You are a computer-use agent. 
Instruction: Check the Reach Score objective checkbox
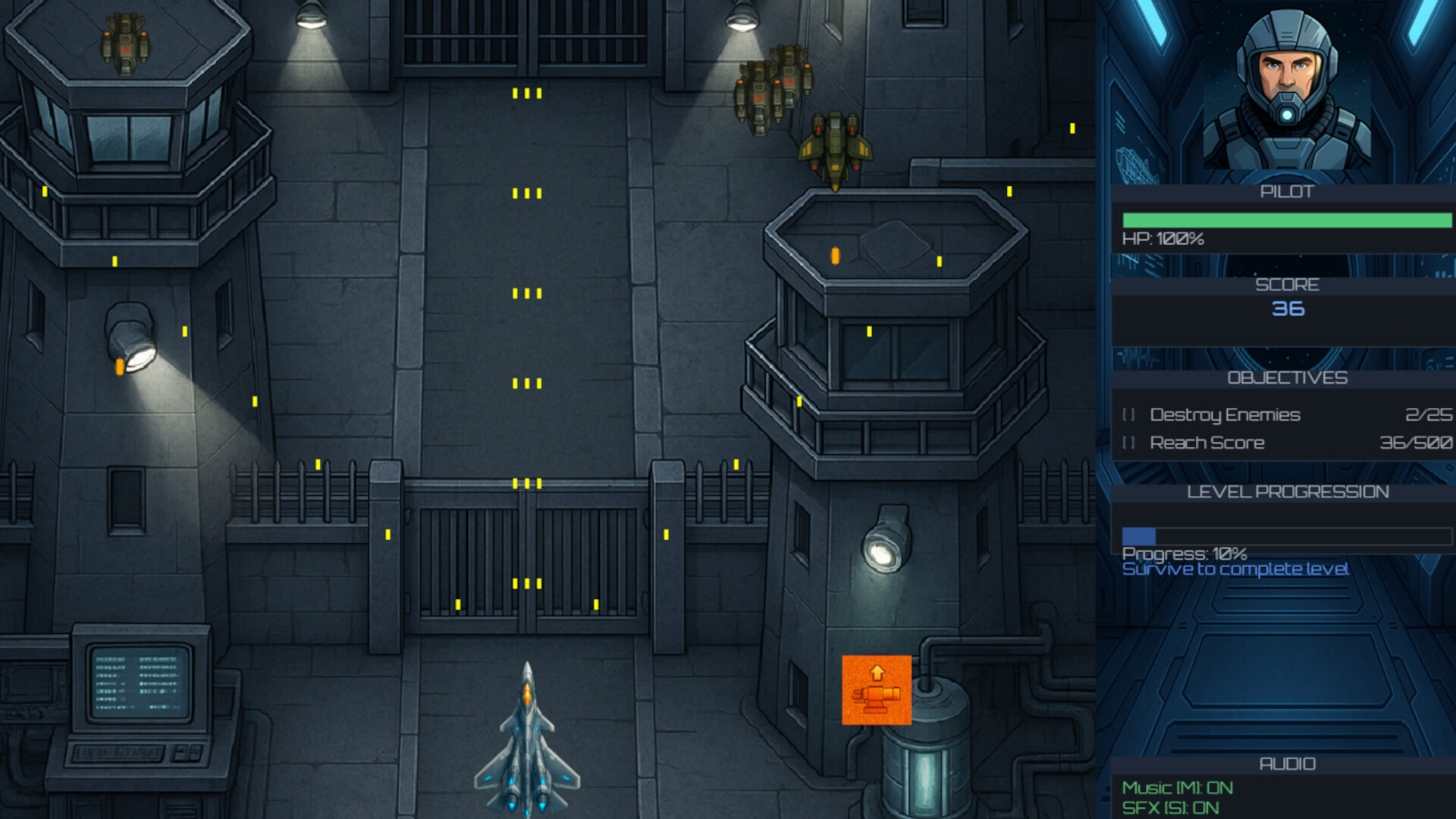tap(1129, 442)
